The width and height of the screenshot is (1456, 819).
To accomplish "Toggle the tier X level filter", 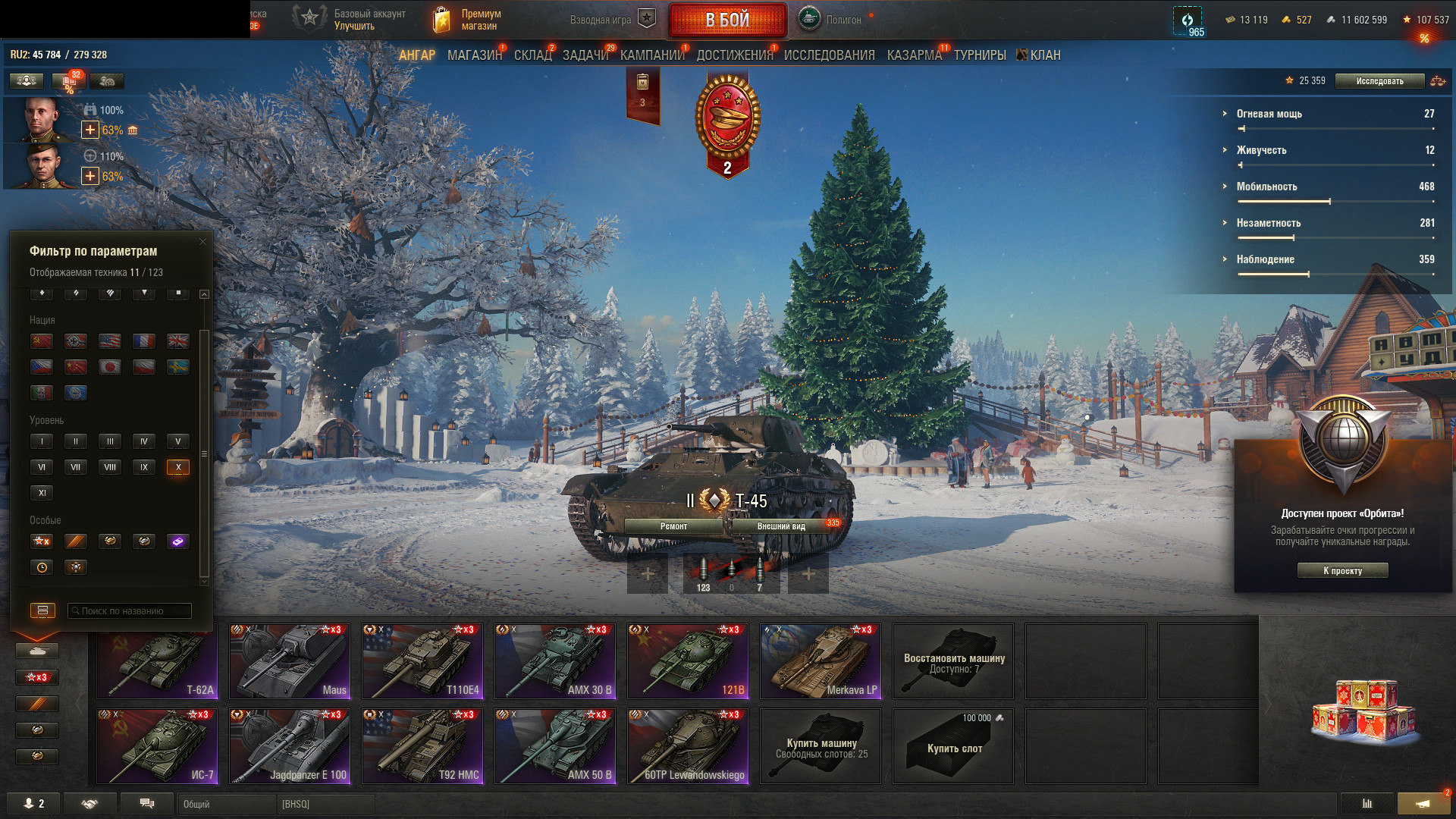I will [x=178, y=467].
